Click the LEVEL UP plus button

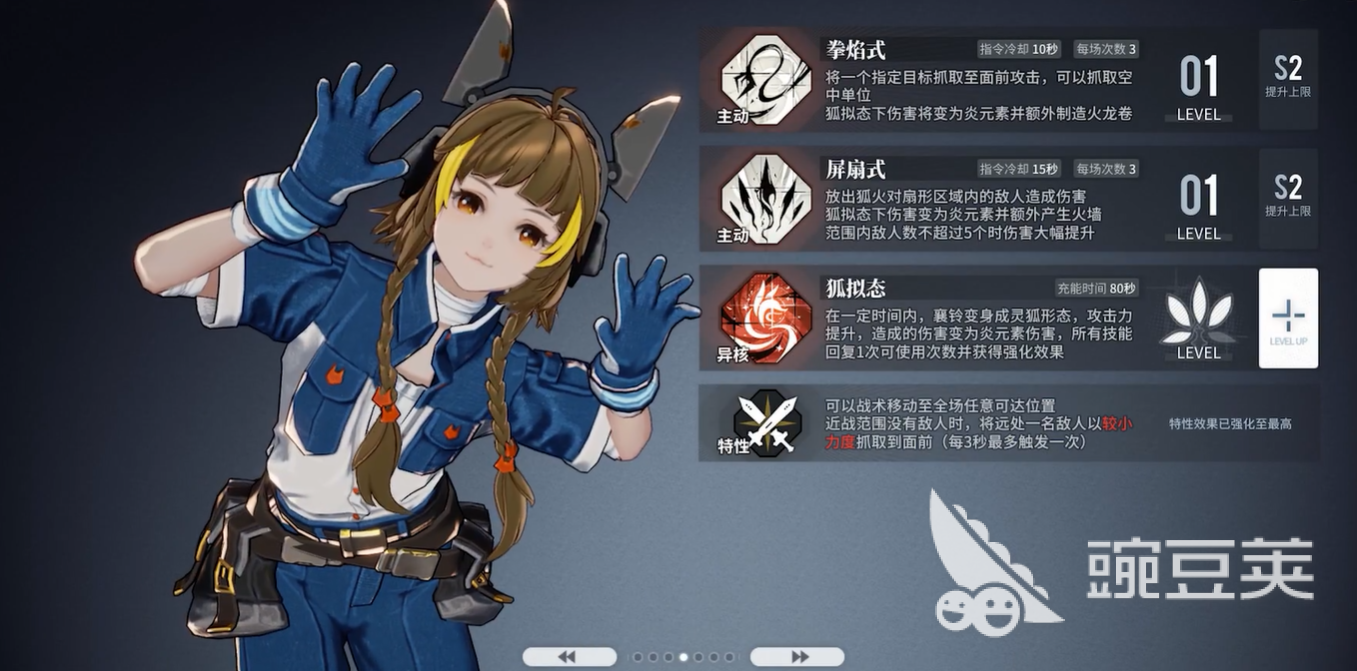(1288, 318)
